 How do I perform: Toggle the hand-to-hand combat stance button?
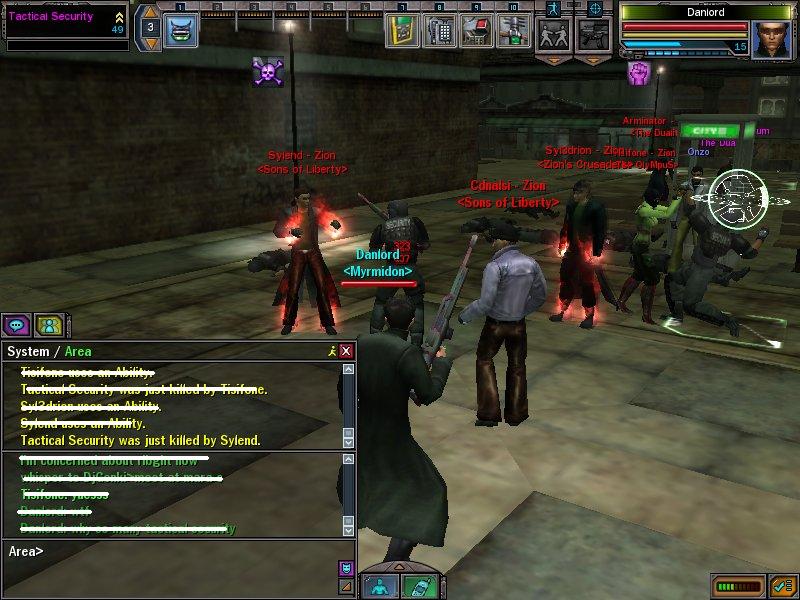[553, 33]
